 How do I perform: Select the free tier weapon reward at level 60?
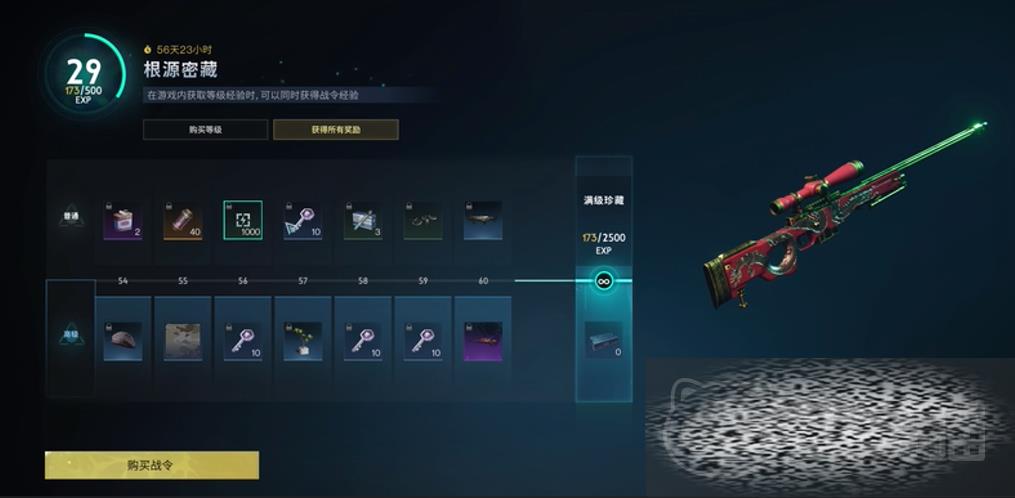pyautogui.click(x=483, y=220)
